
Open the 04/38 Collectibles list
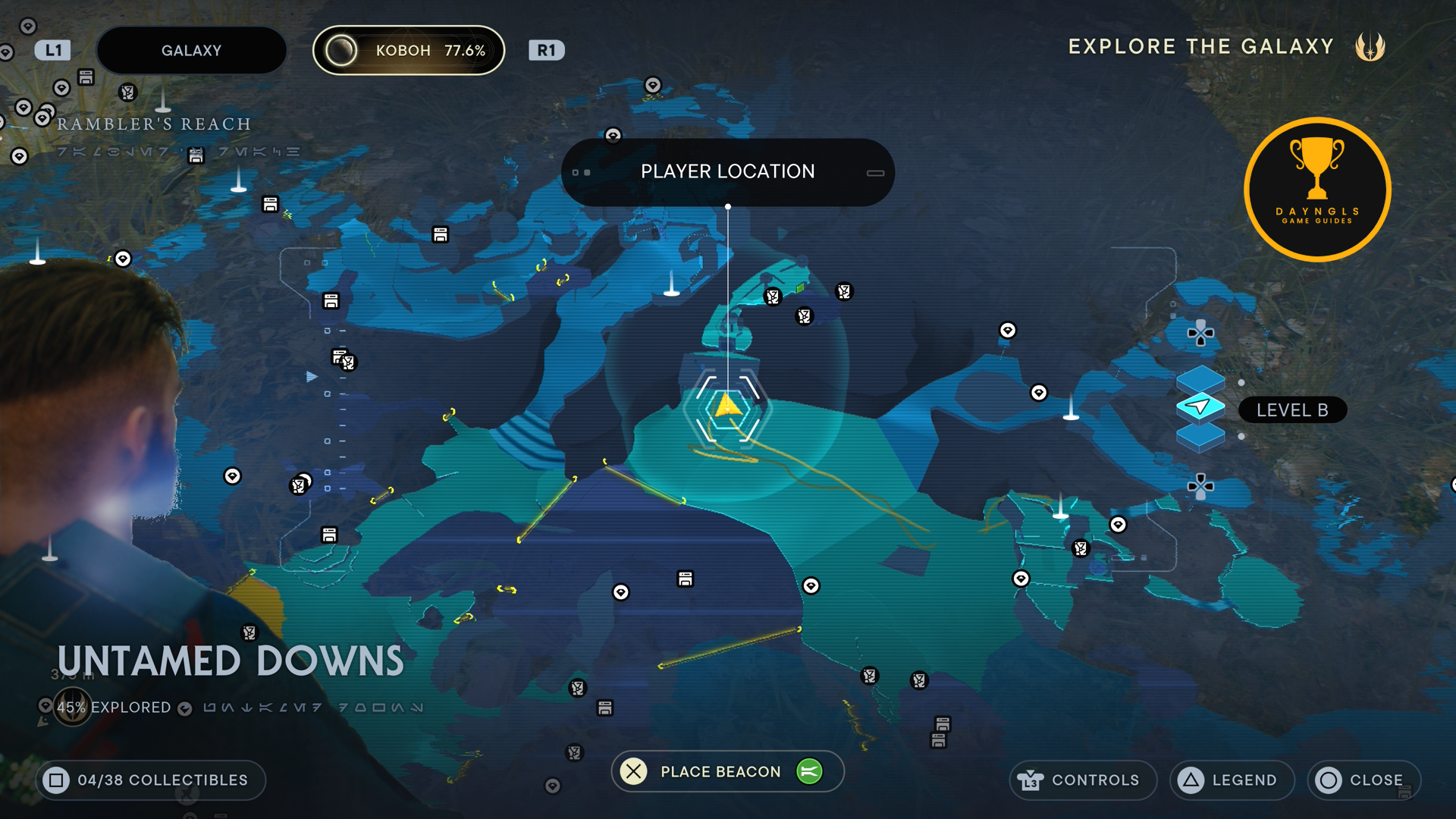[x=150, y=780]
